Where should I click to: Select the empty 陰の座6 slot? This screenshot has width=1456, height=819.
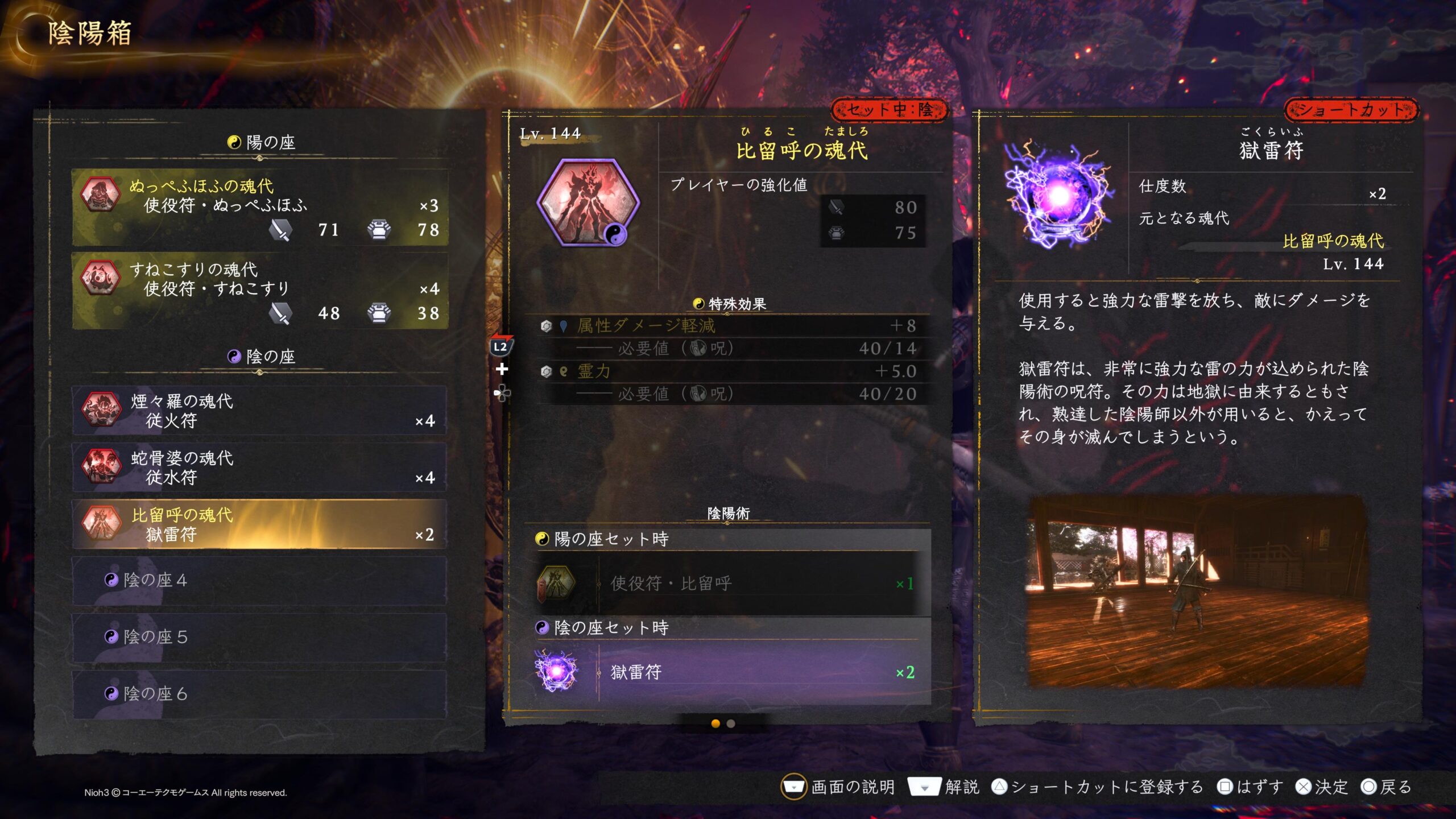pyautogui.click(x=259, y=694)
